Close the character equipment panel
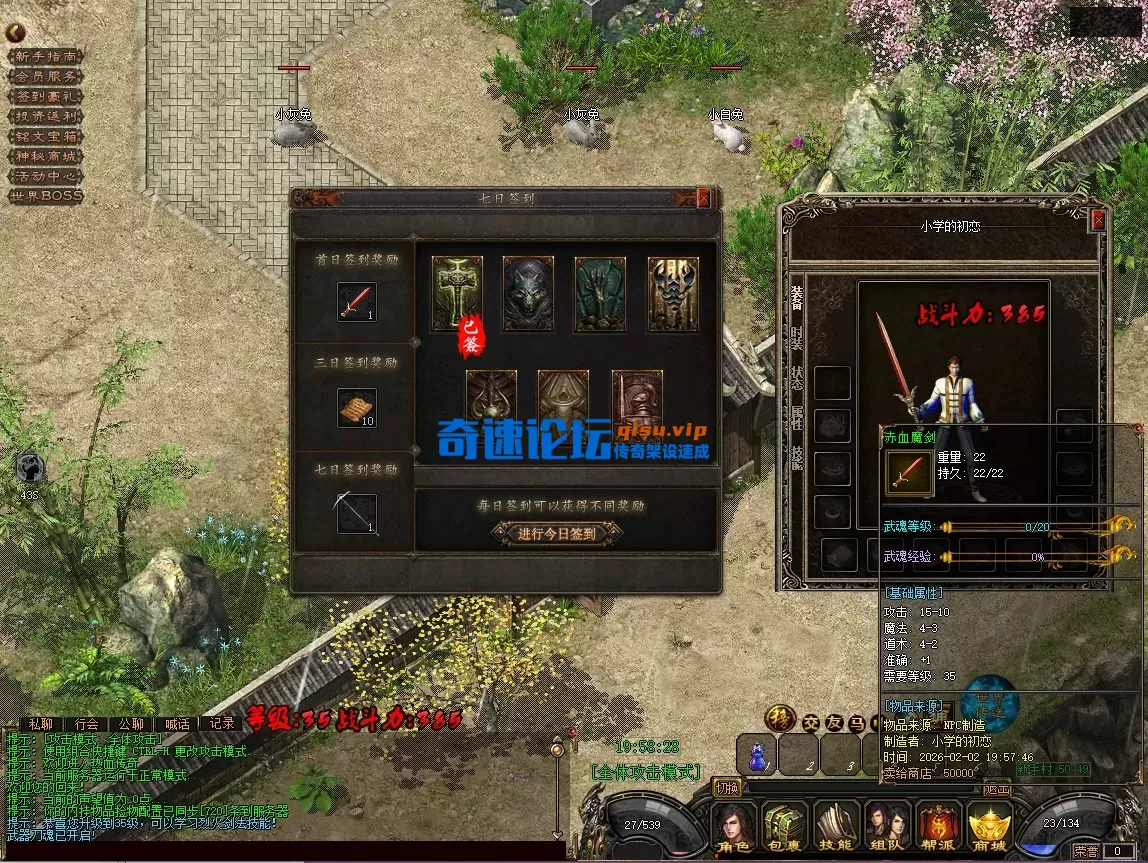The height and width of the screenshot is (863, 1148). point(1098,220)
